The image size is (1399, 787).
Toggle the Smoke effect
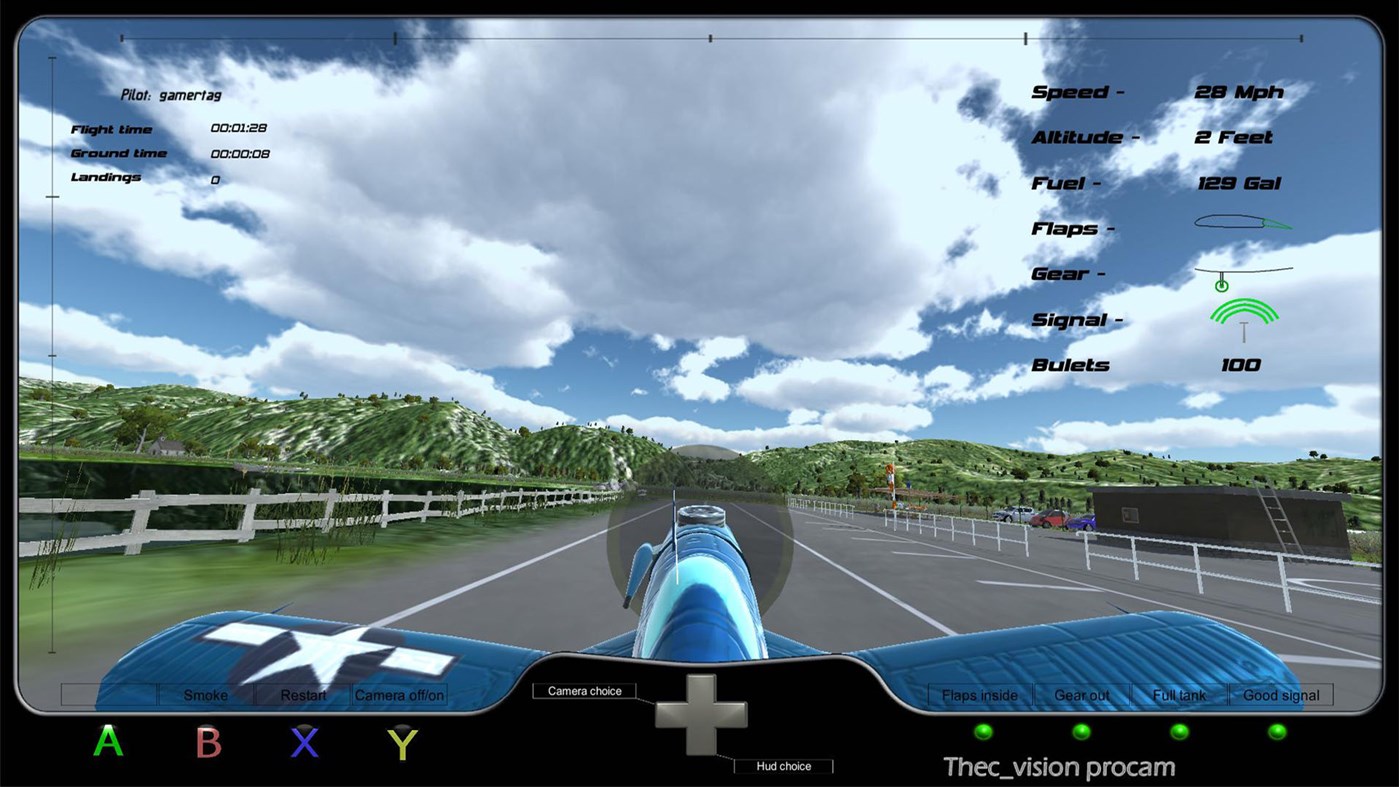click(x=204, y=695)
